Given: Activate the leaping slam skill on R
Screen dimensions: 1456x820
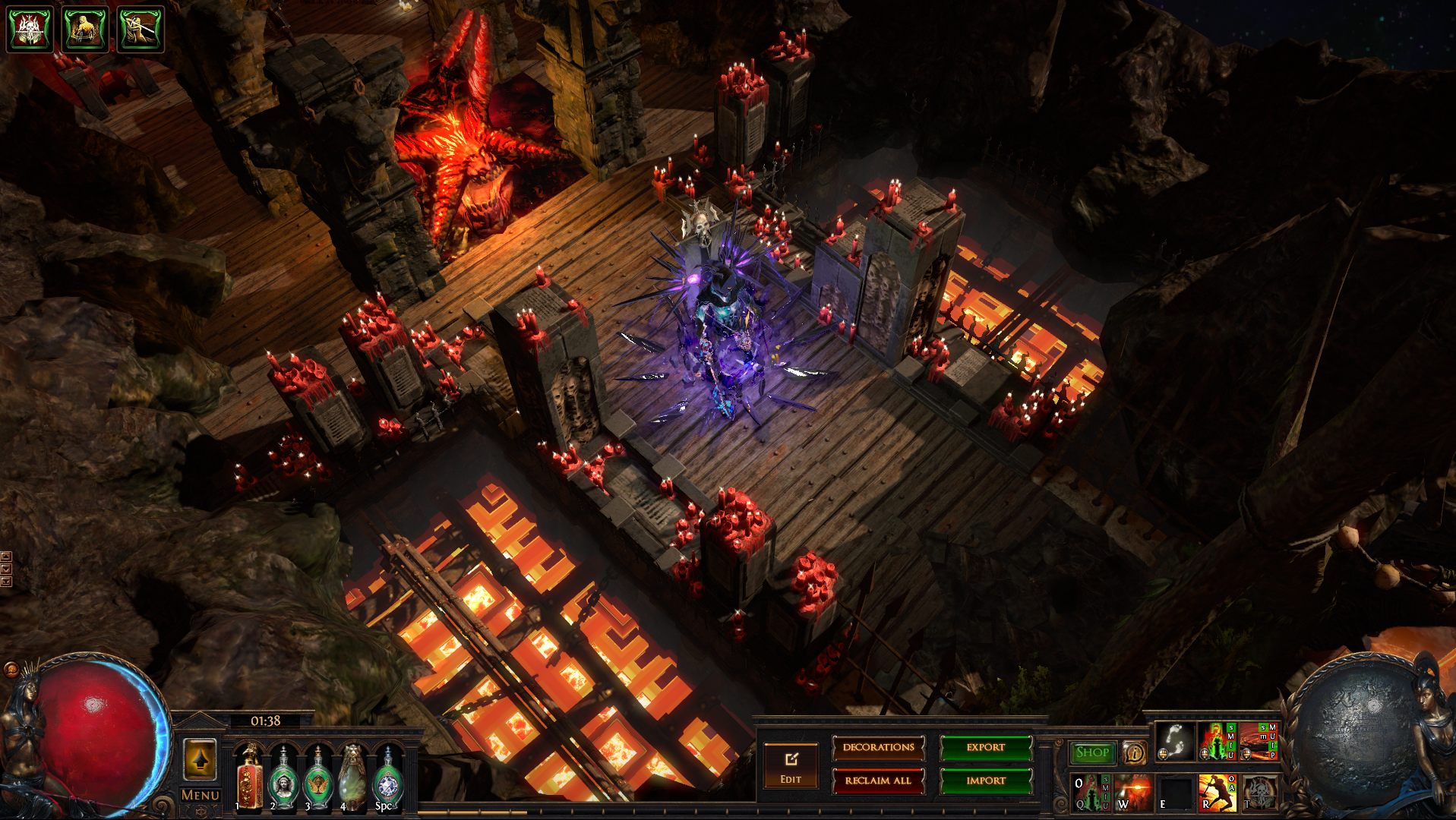Looking at the screenshot, I should pos(1217,793).
